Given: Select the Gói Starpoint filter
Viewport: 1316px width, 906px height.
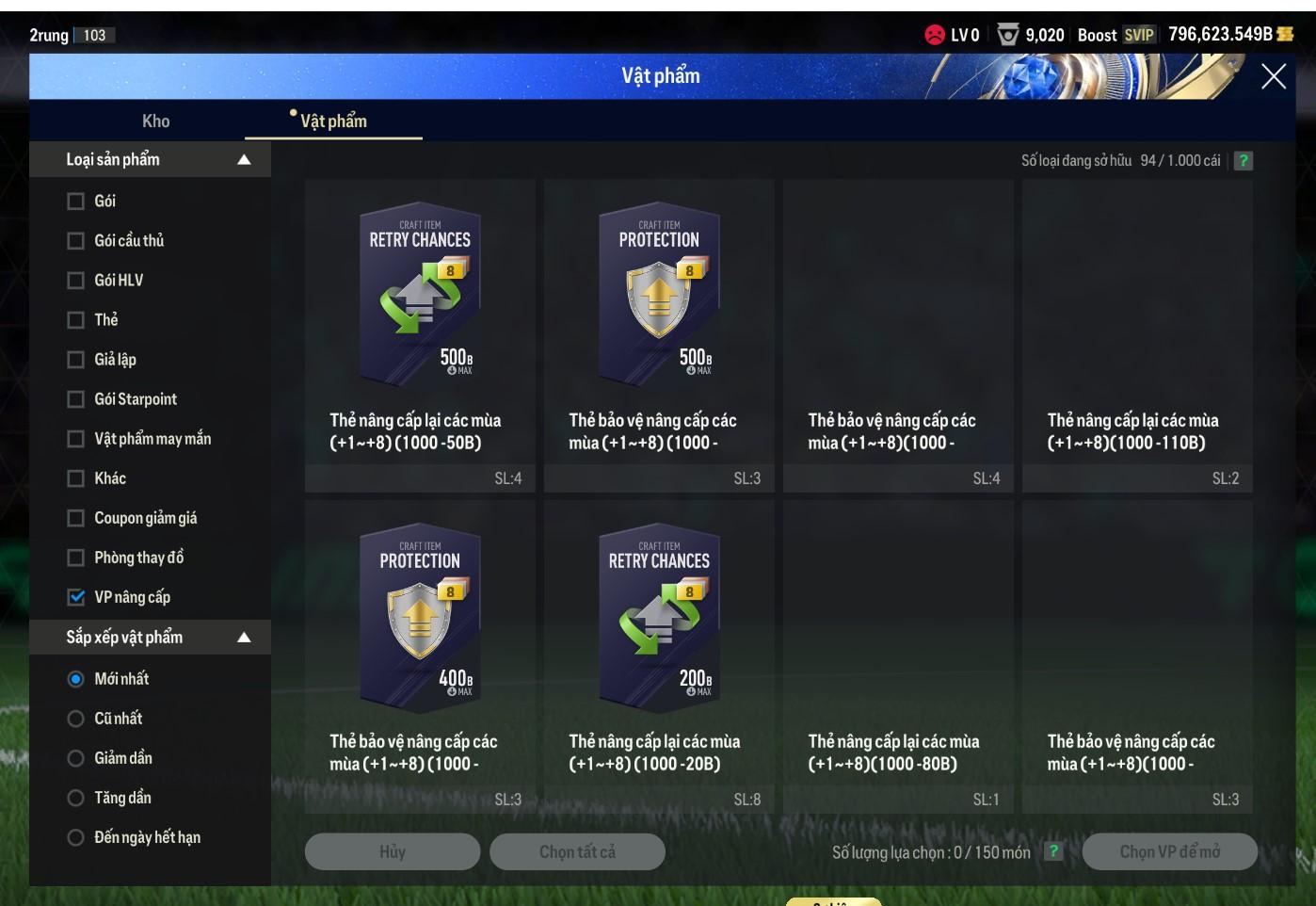Looking at the screenshot, I should click(x=76, y=399).
